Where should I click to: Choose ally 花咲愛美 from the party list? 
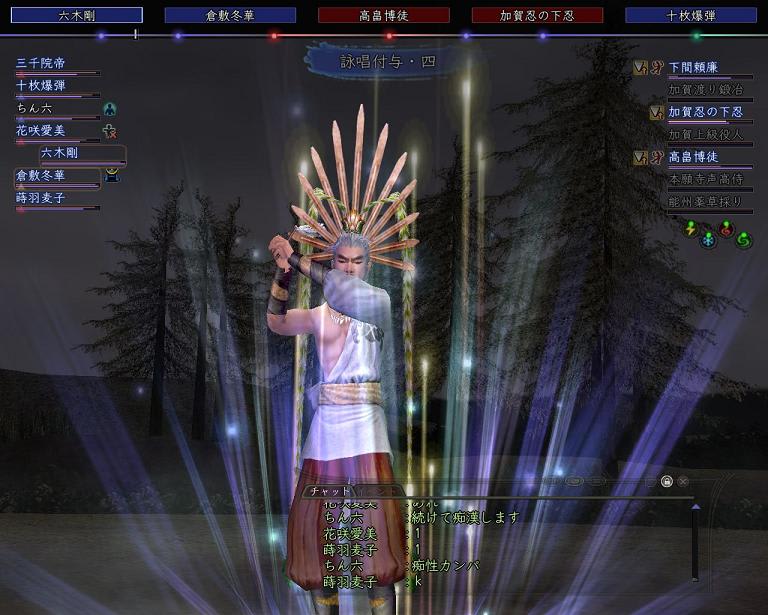tap(41, 130)
